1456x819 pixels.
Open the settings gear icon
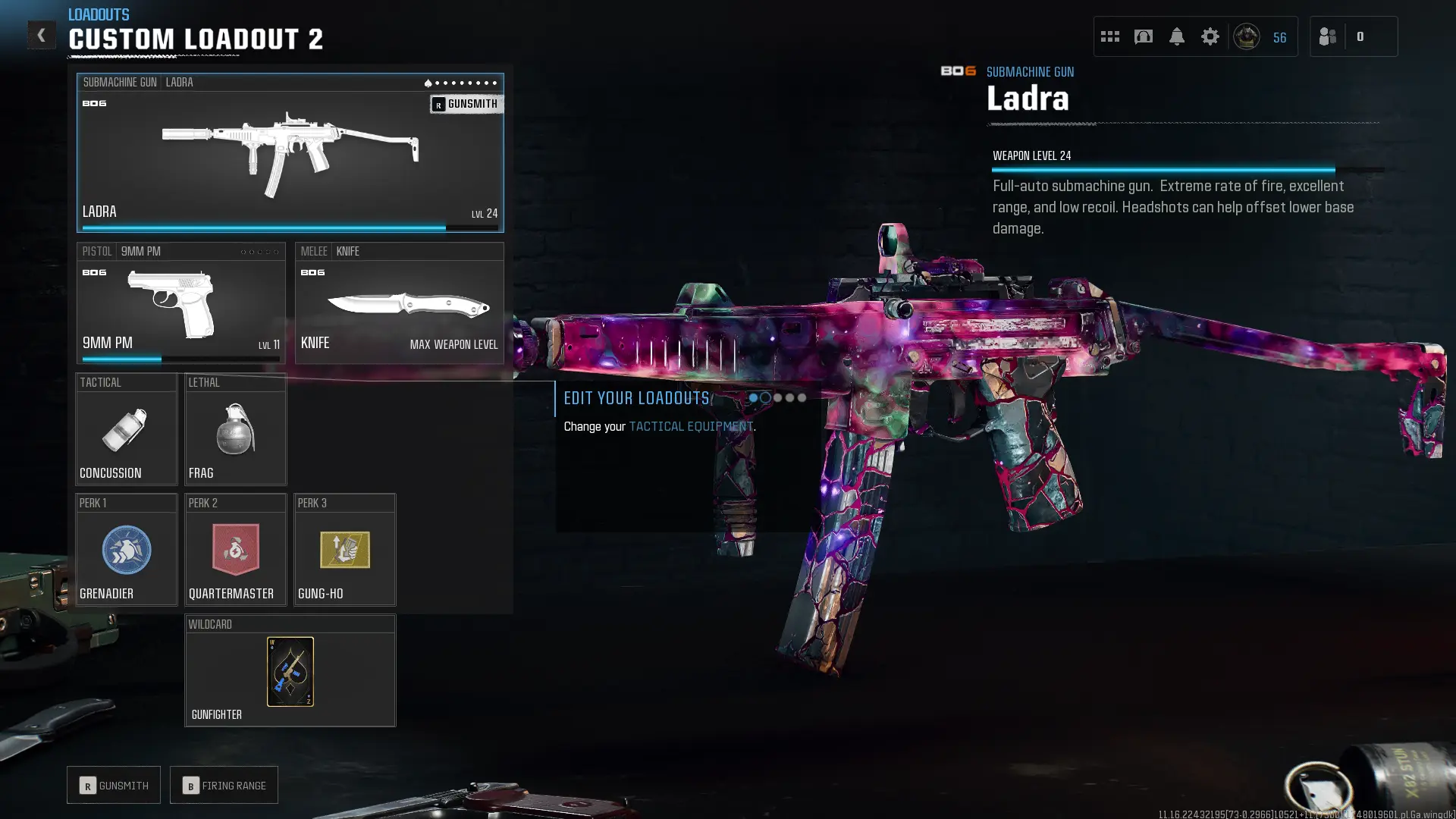[1210, 36]
